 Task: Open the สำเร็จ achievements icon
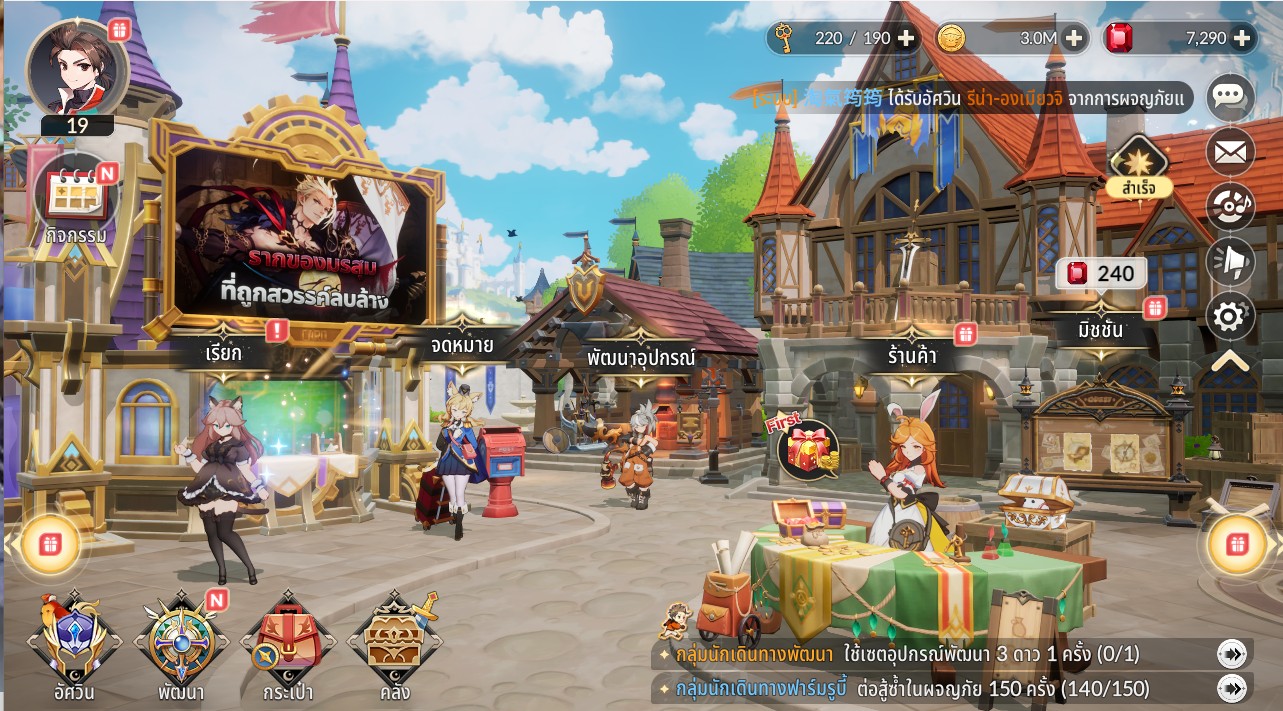(1138, 165)
